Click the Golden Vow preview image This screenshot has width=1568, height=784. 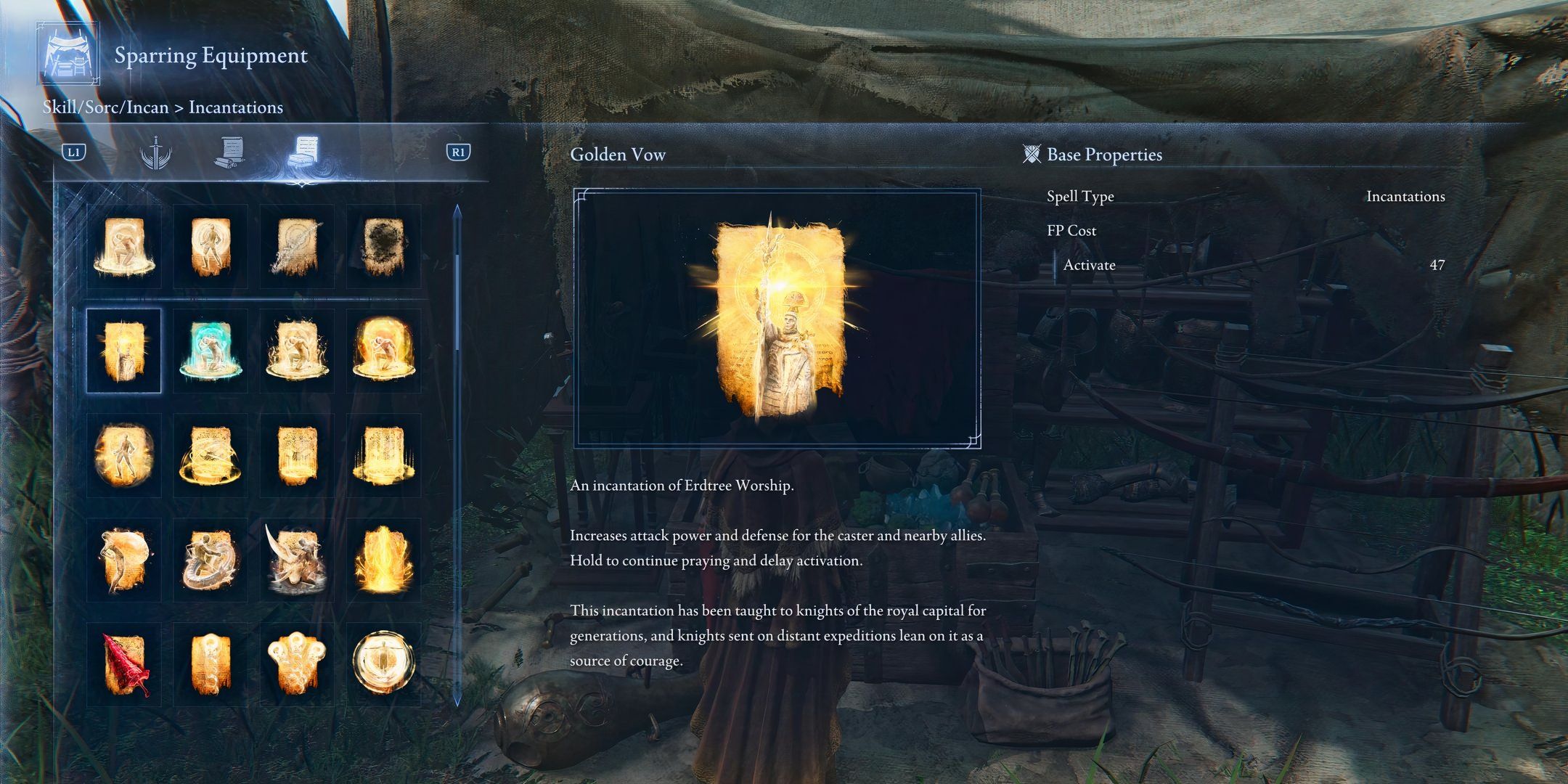click(777, 318)
